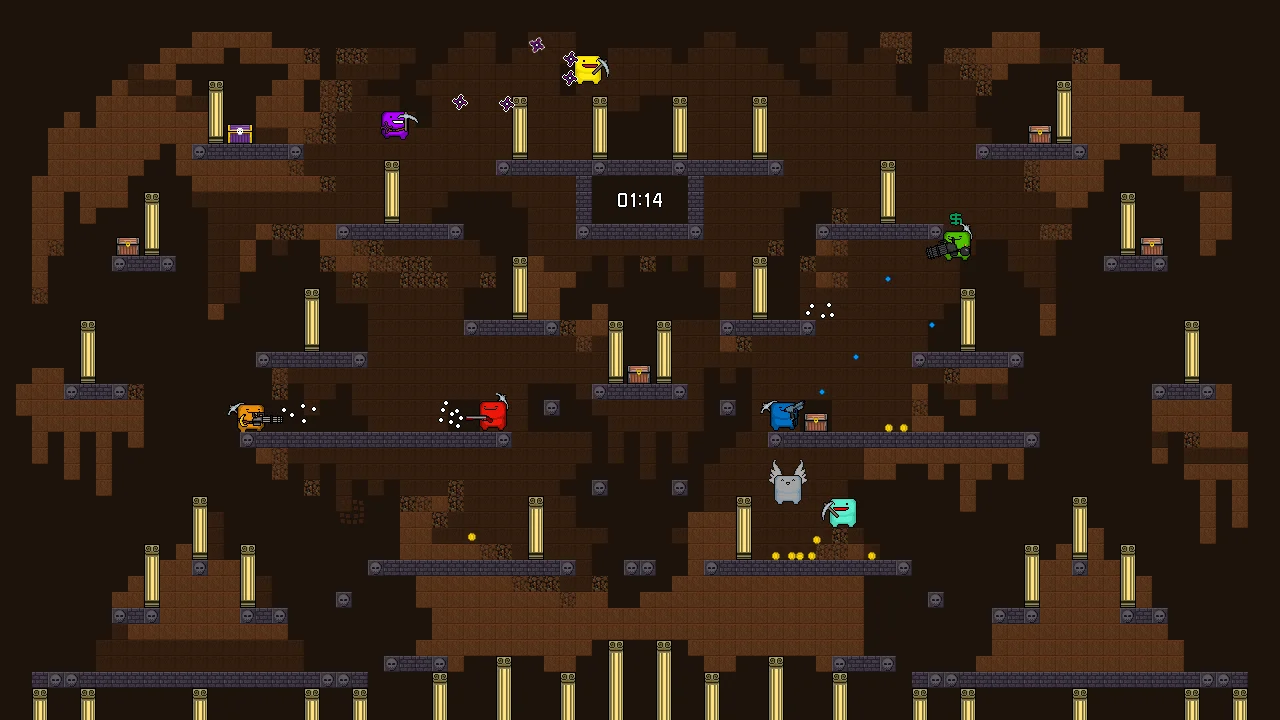The image size is (1280, 720).
Task: Click the purple character holding a pickaxe
Action: tap(397, 124)
